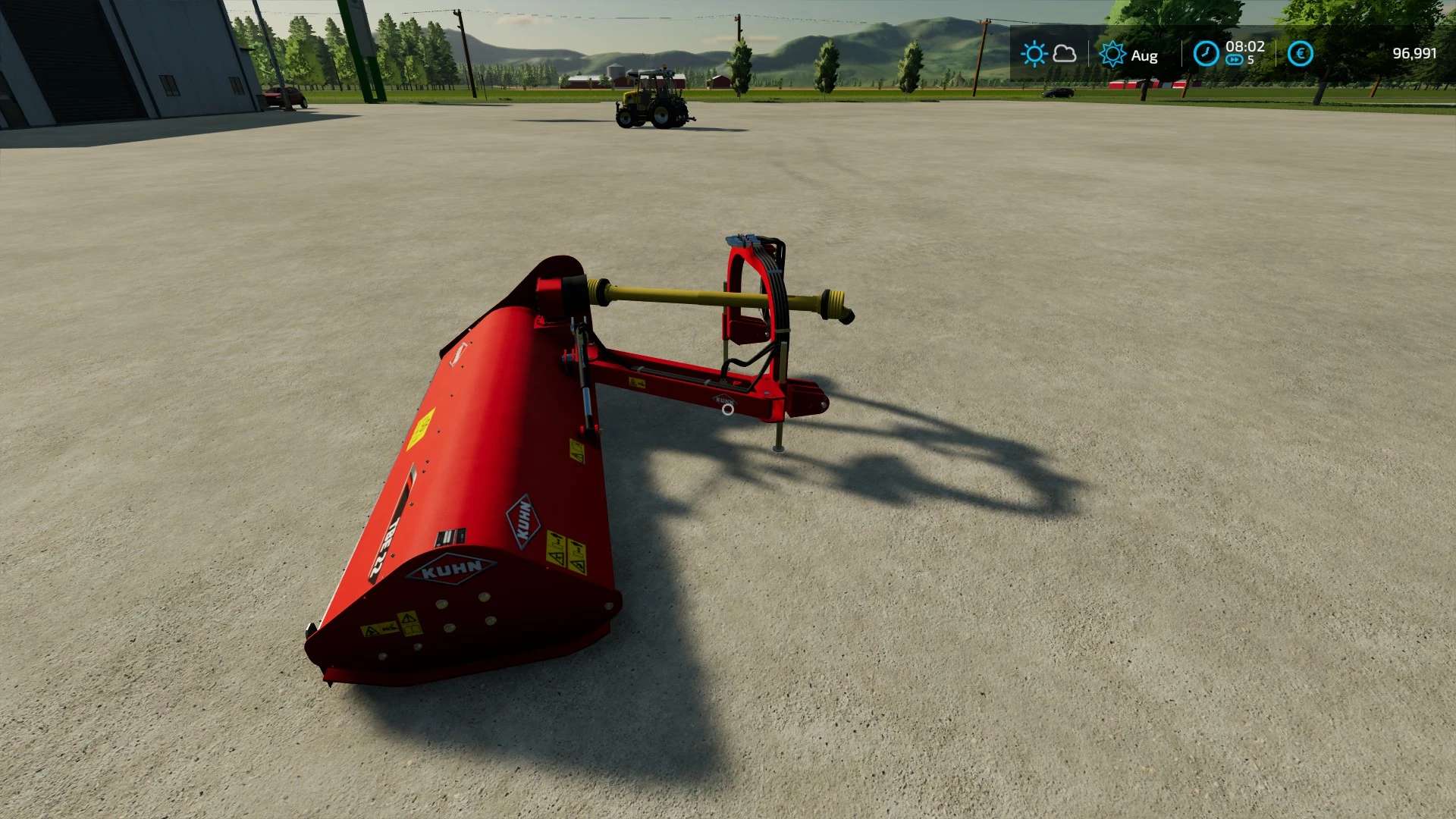Viewport: 1456px width, 819px height.
Task: Click the cloud forecast icon
Action: [1065, 54]
